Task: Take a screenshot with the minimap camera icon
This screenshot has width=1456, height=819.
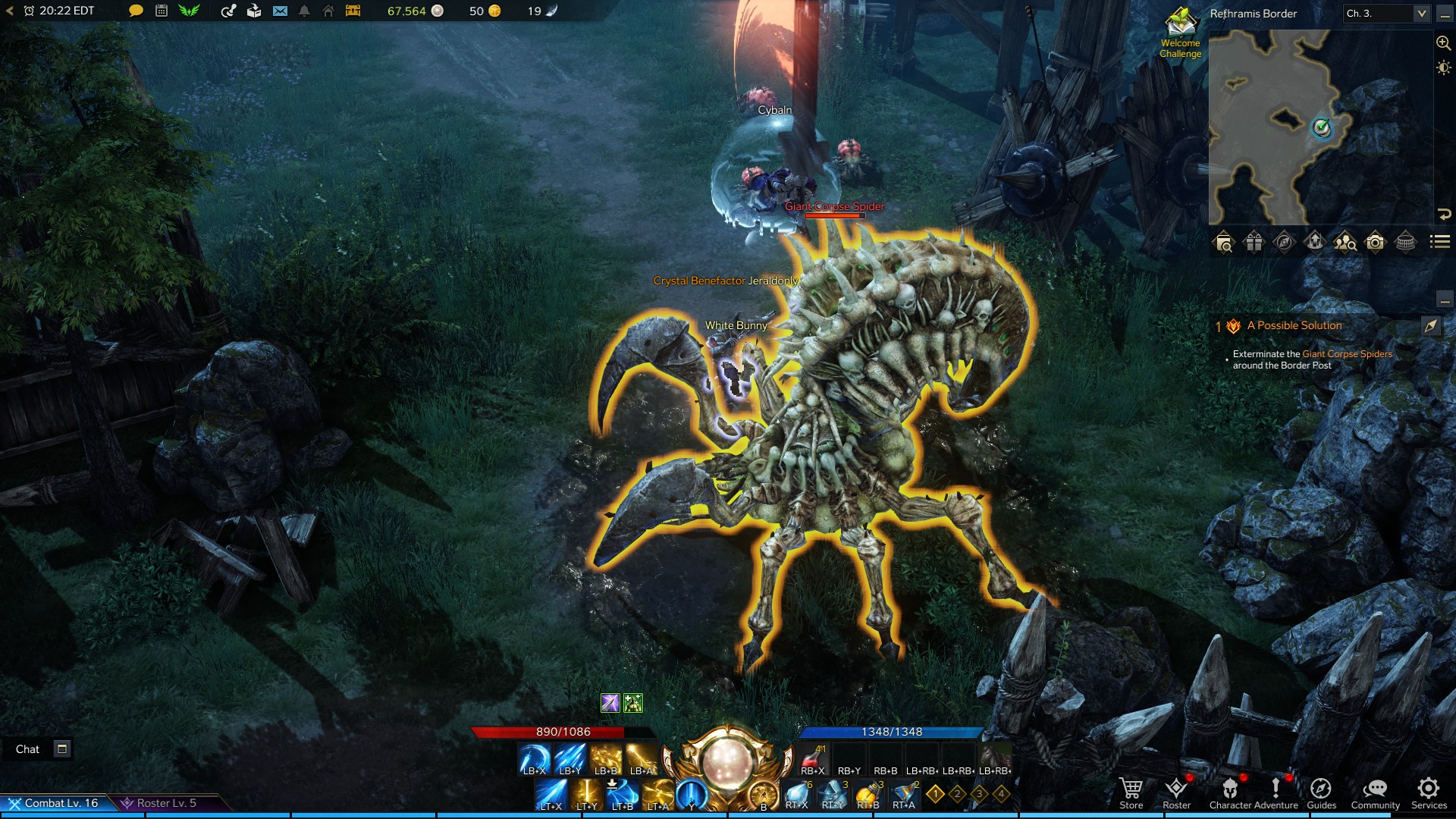Action: coord(1375,243)
